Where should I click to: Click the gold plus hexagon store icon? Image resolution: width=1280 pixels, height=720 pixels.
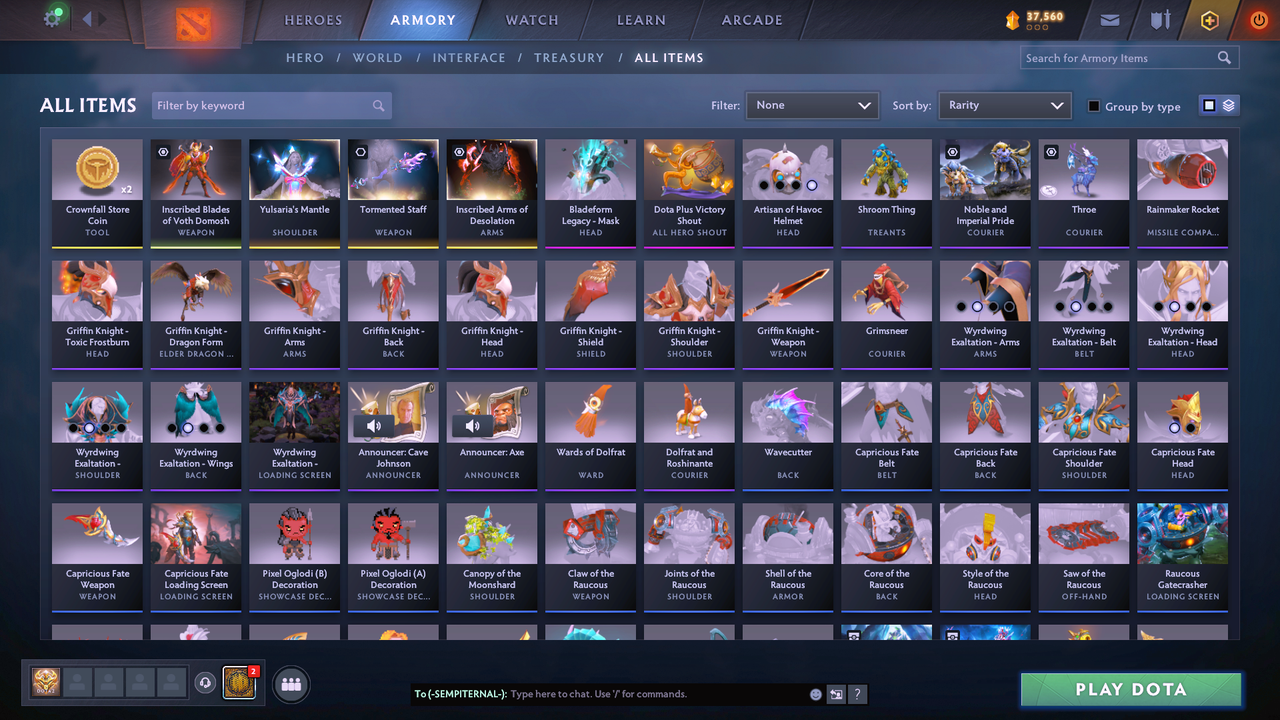pyautogui.click(x=1209, y=19)
